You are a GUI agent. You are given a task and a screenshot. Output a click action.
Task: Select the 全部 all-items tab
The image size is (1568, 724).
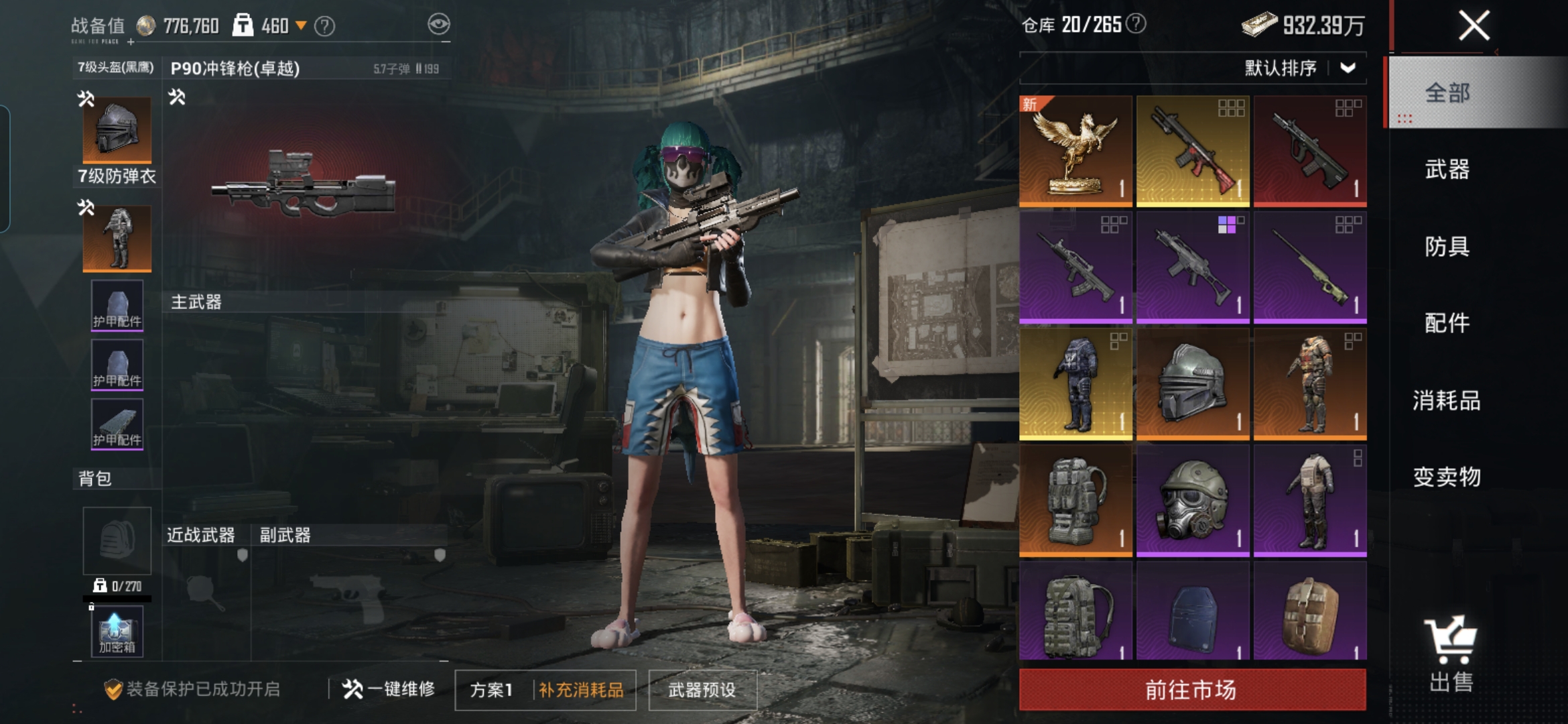point(1447,93)
